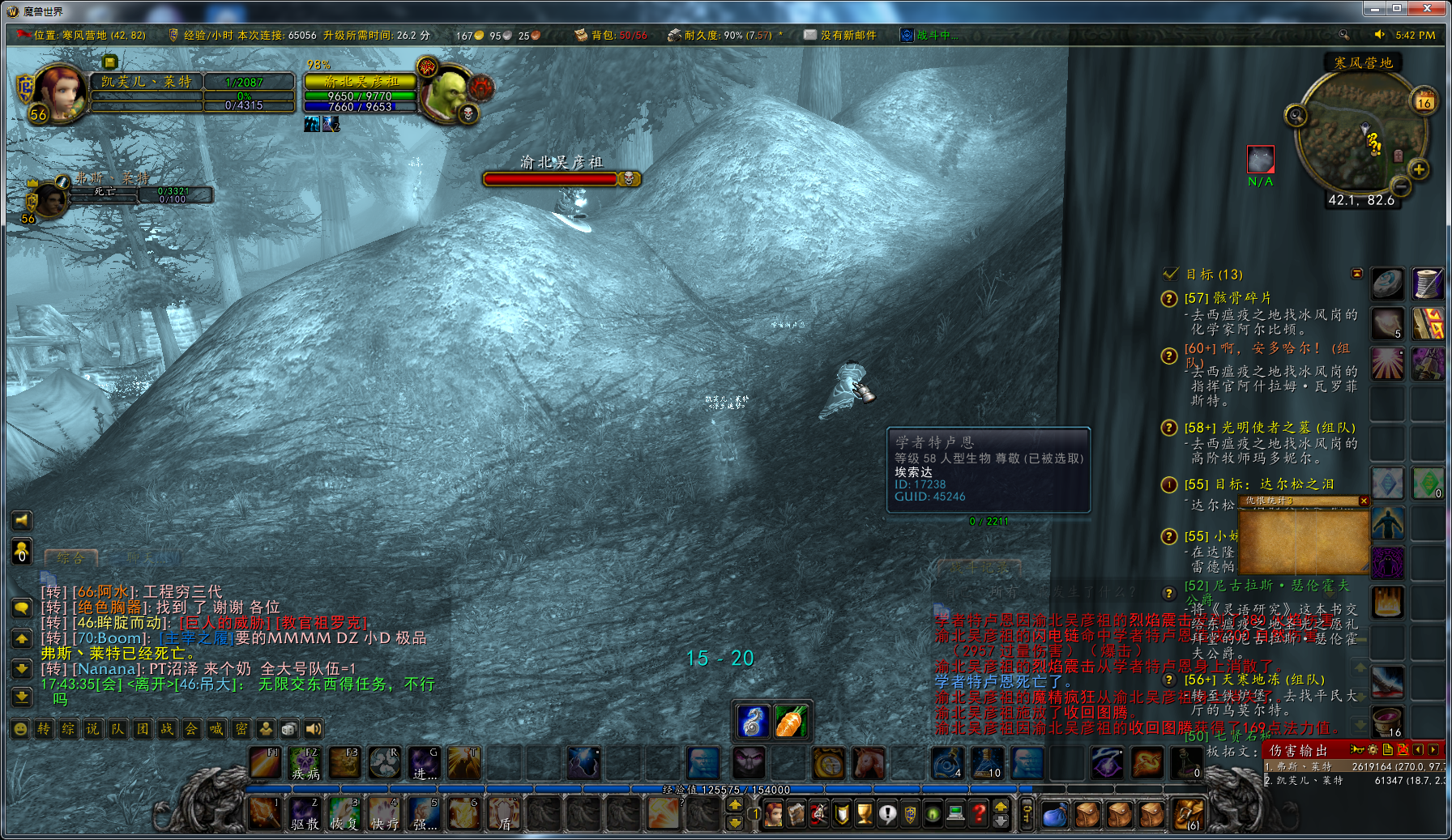The image size is (1452, 840).
Task: Open the quest log exclamation icon
Action: click(x=887, y=814)
